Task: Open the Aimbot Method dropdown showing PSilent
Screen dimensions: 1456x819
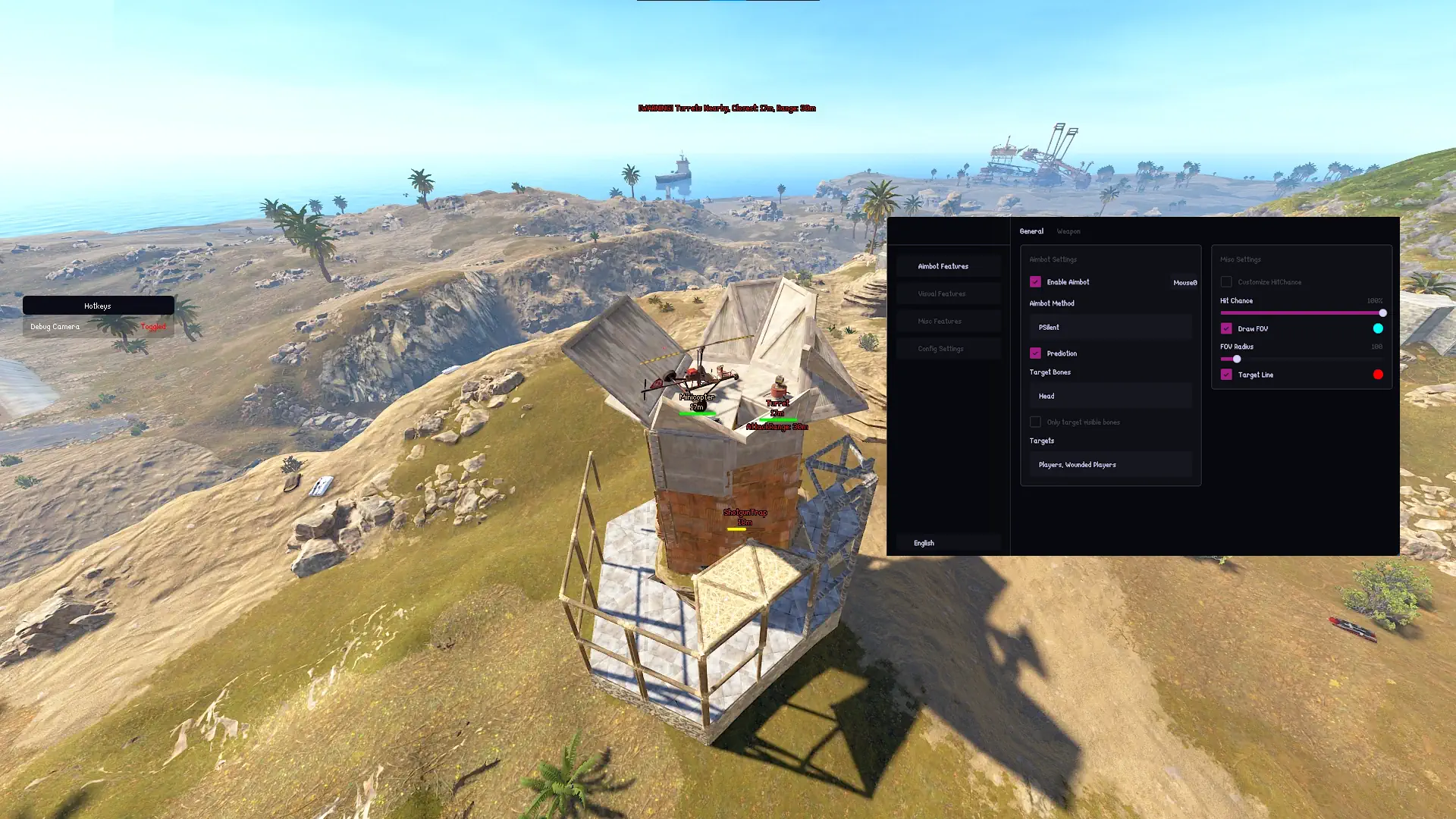Action: (x=1109, y=327)
